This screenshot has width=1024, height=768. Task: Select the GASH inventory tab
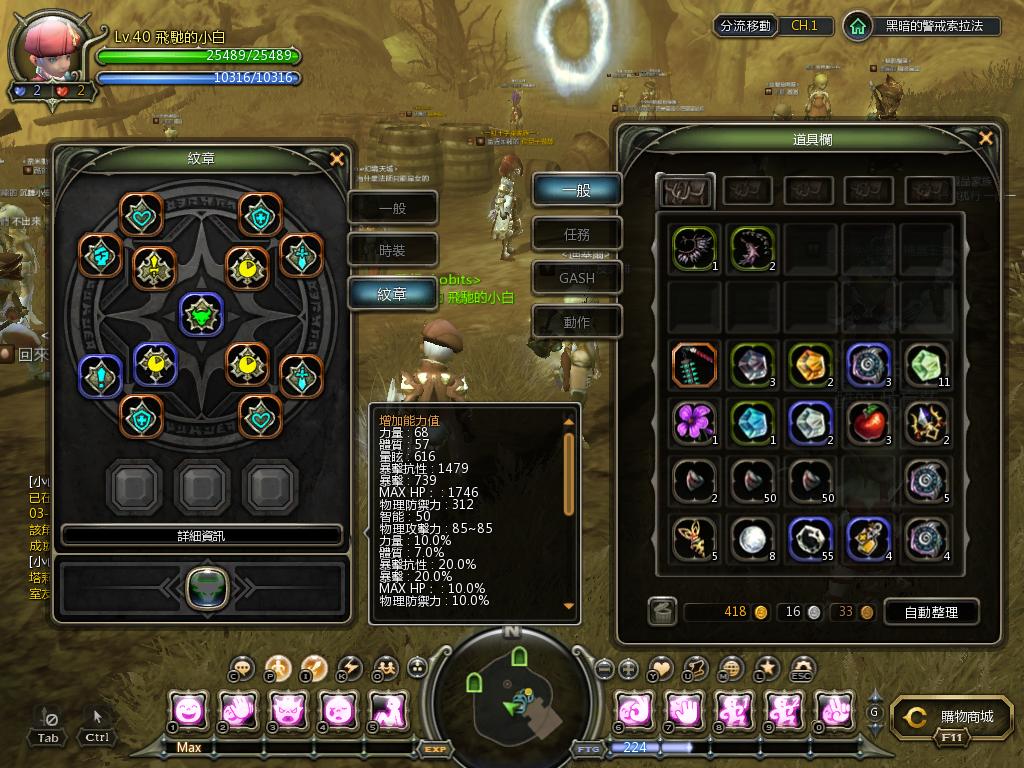[x=577, y=278]
